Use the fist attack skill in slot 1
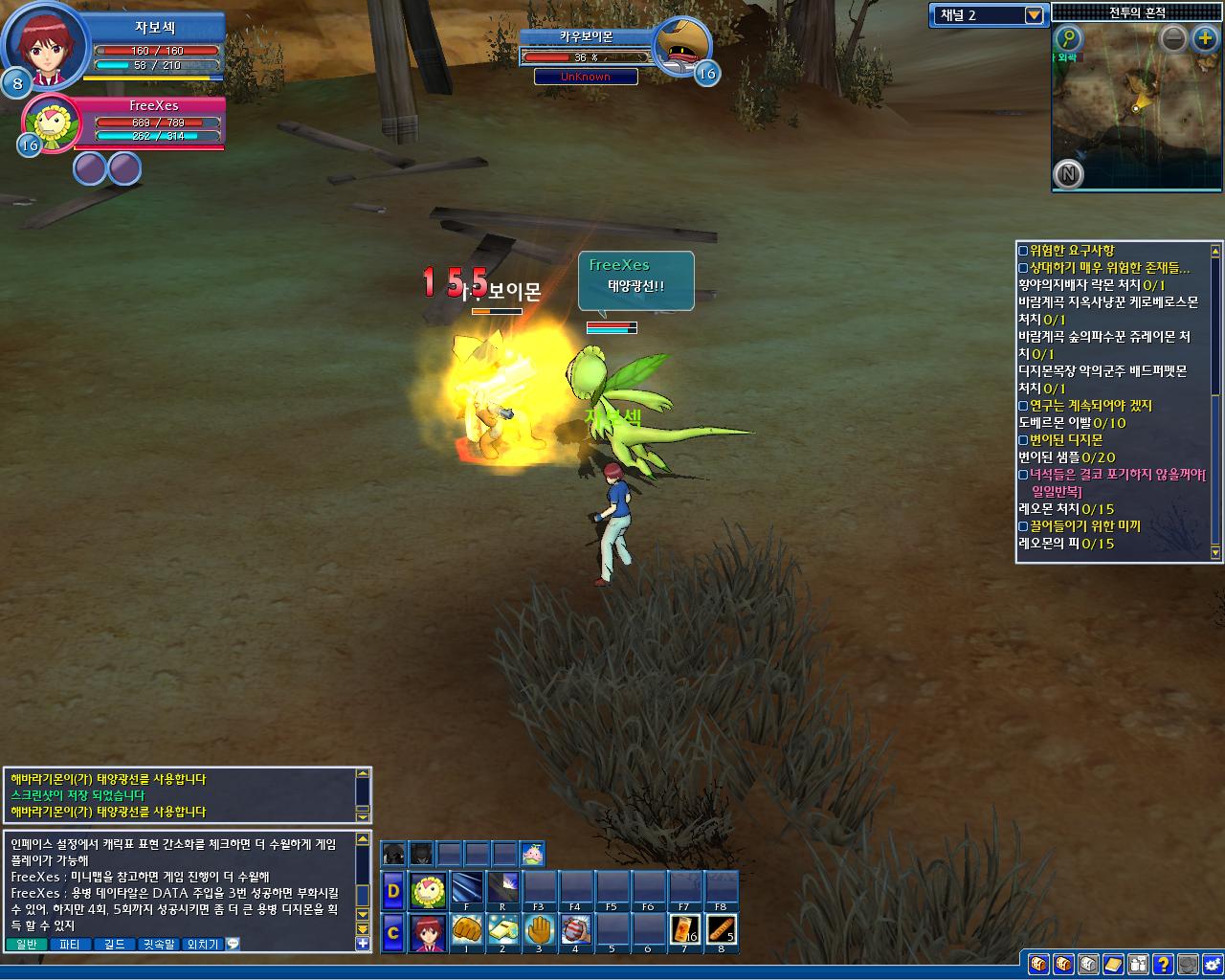 point(466,930)
